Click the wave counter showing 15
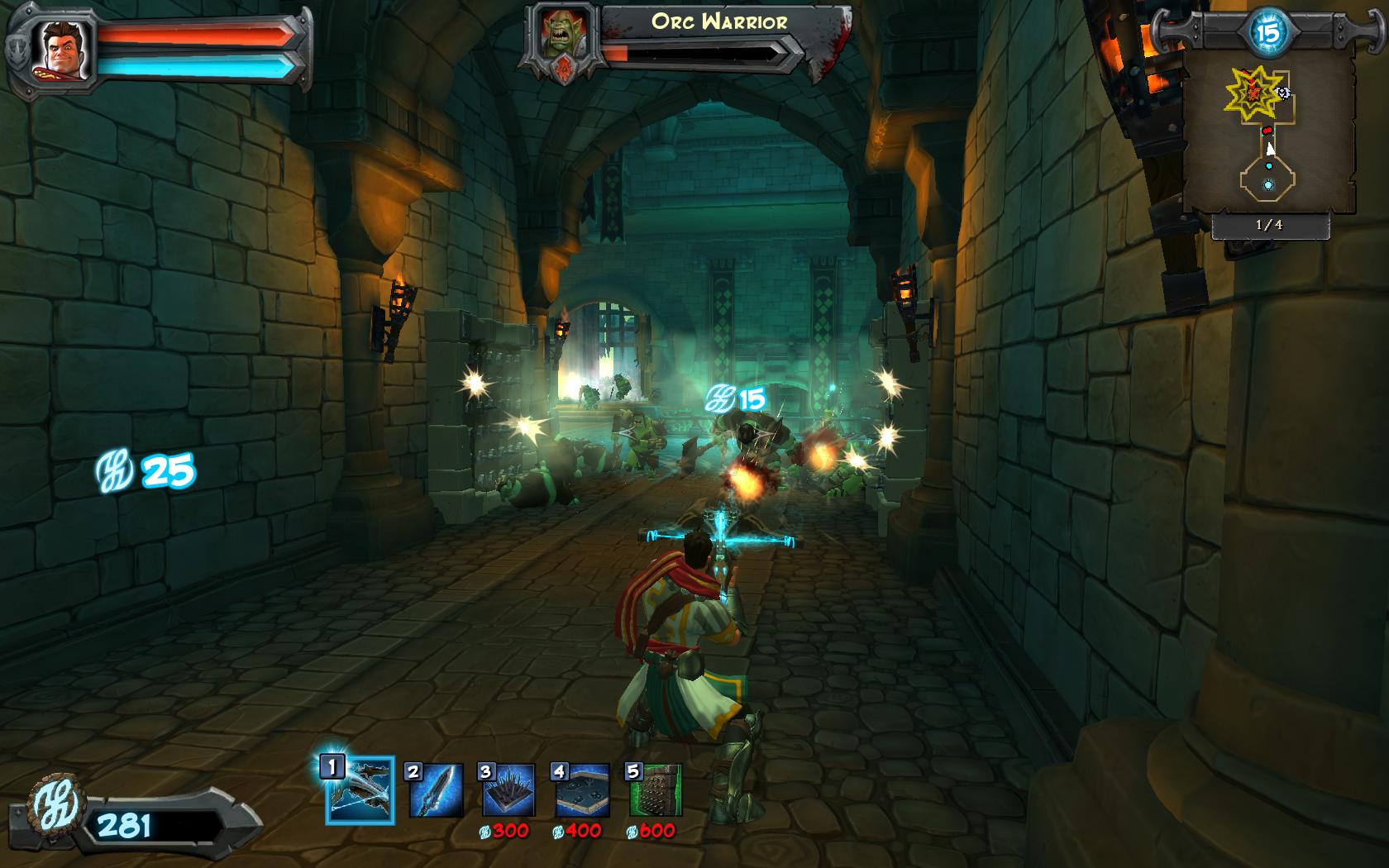 (x=1266, y=31)
